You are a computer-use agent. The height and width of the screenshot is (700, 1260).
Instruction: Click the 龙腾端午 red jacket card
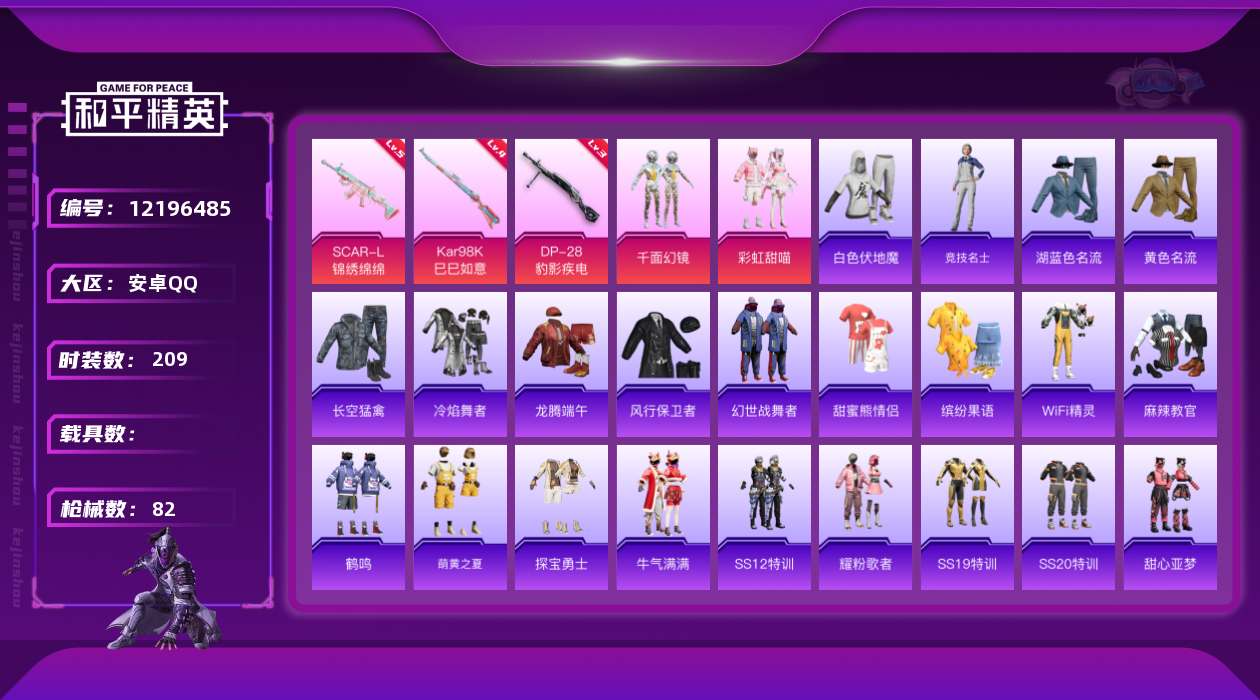tap(561, 364)
